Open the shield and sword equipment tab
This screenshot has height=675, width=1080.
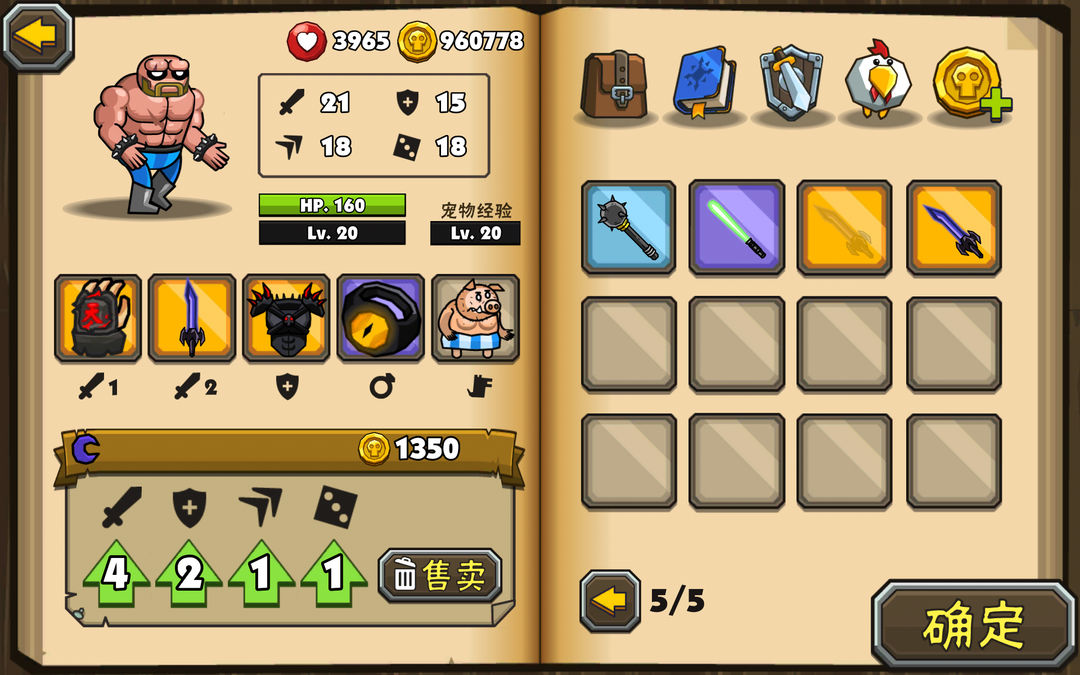(x=791, y=82)
